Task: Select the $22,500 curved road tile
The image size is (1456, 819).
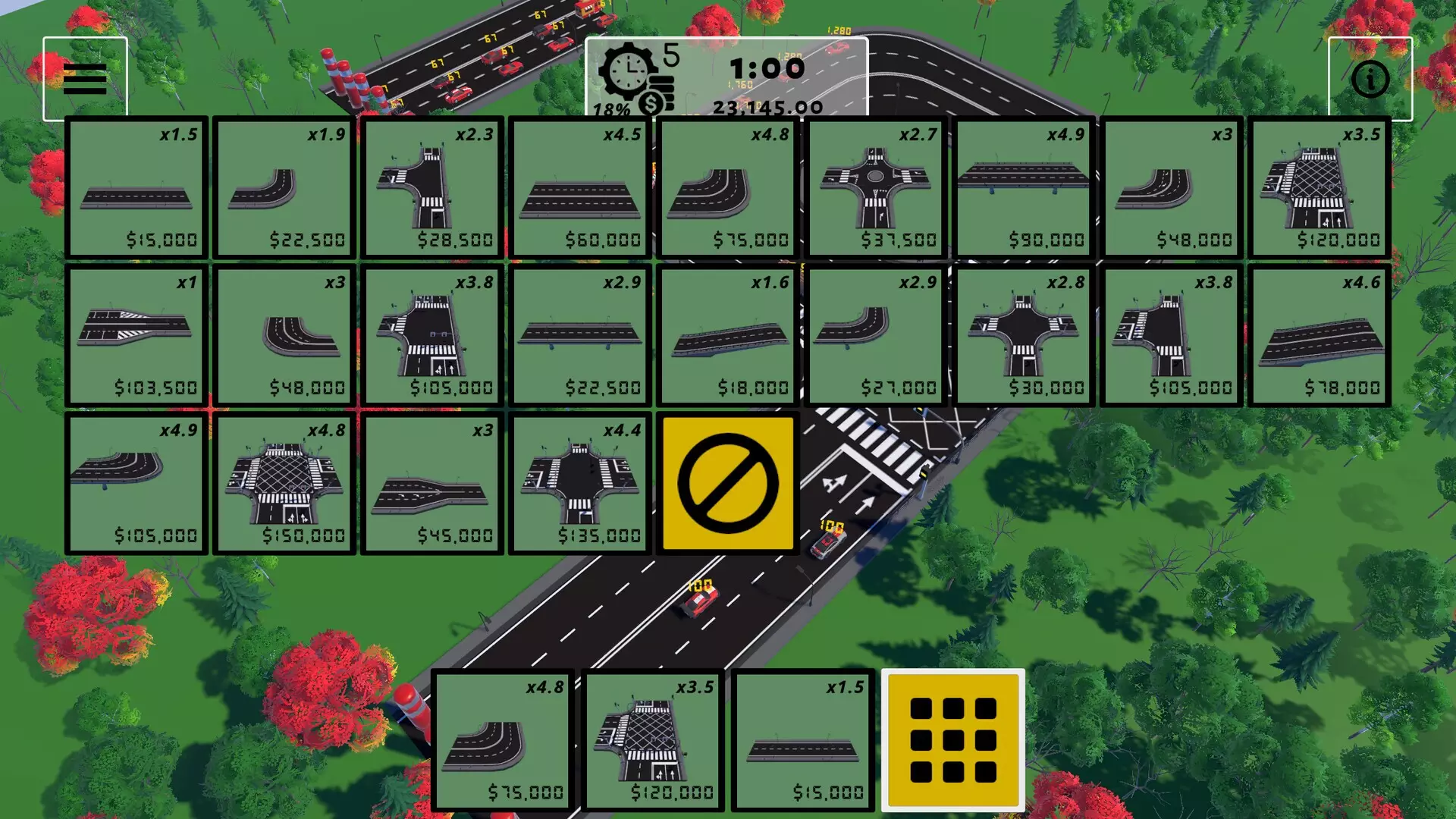Action: click(x=283, y=186)
